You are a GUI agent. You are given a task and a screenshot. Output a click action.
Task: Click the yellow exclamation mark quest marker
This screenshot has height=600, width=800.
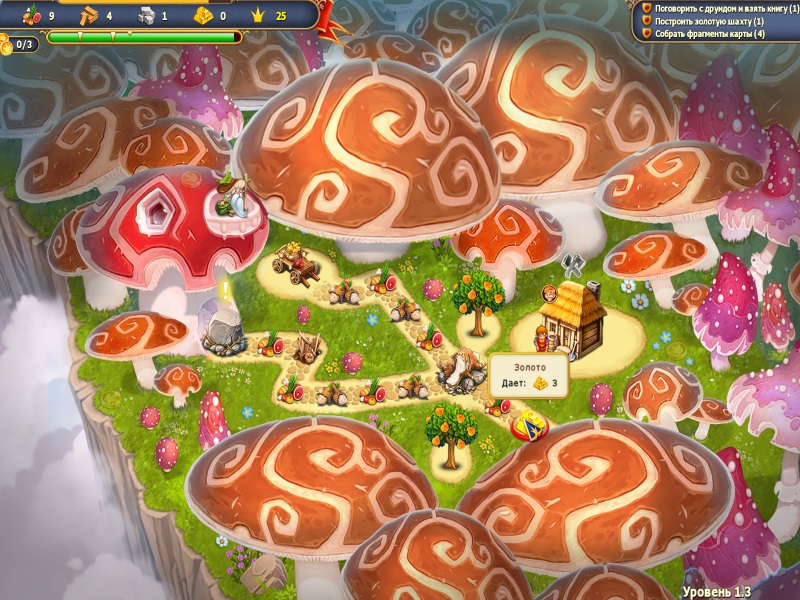(x=226, y=290)
